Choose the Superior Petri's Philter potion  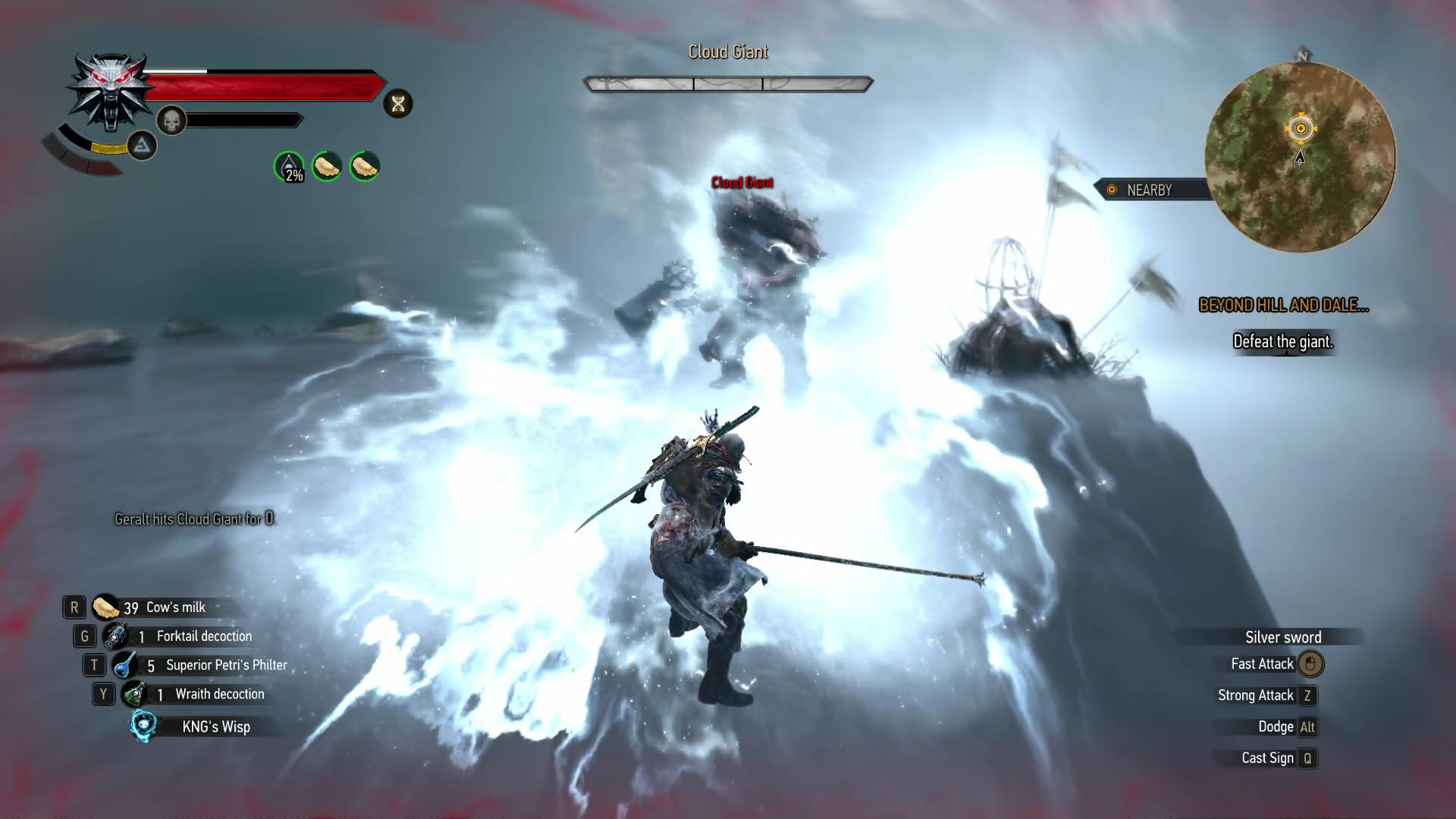click(124, 665)
